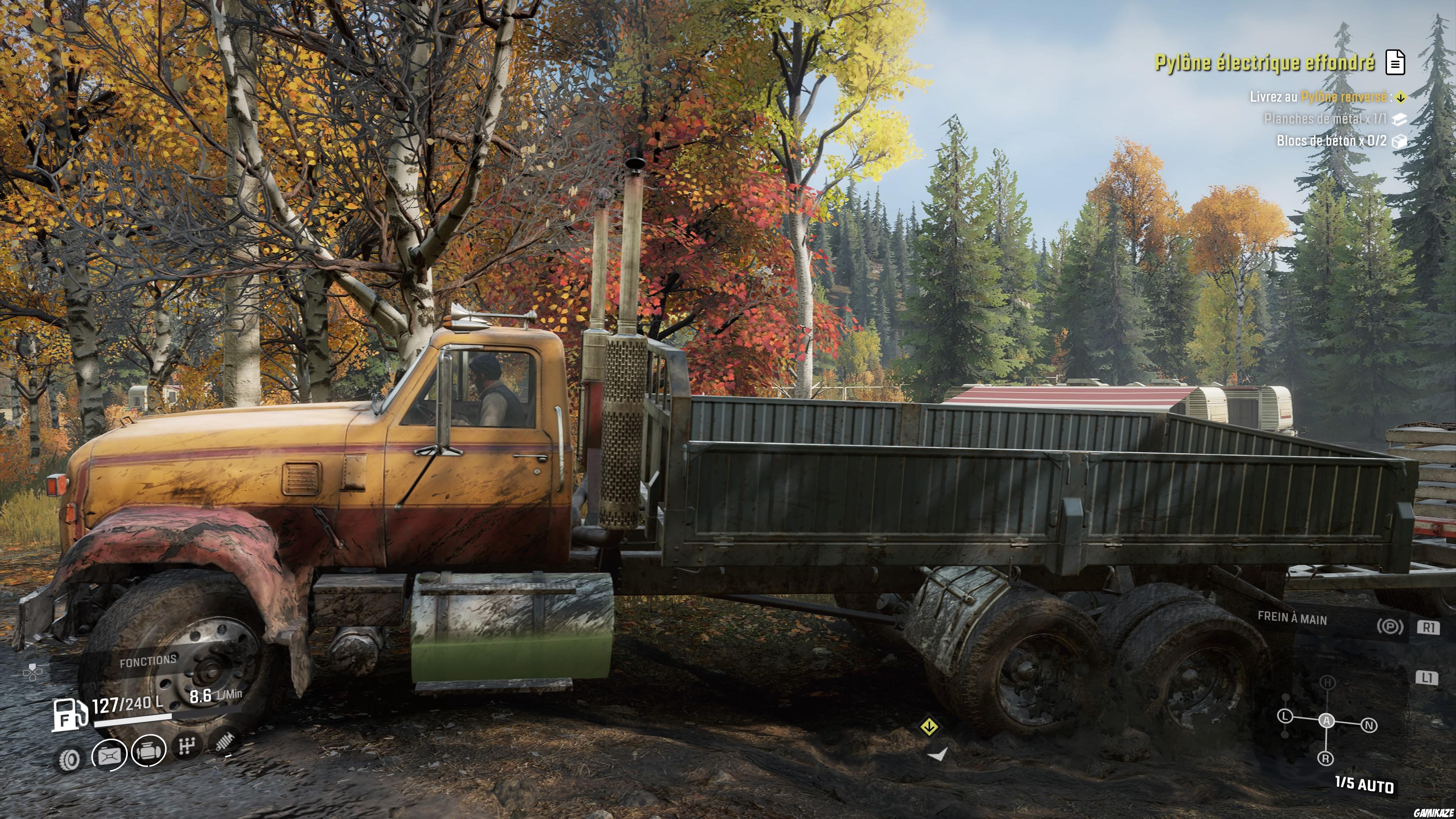
Task: Open the Fonctions panel
Action: 148,661
